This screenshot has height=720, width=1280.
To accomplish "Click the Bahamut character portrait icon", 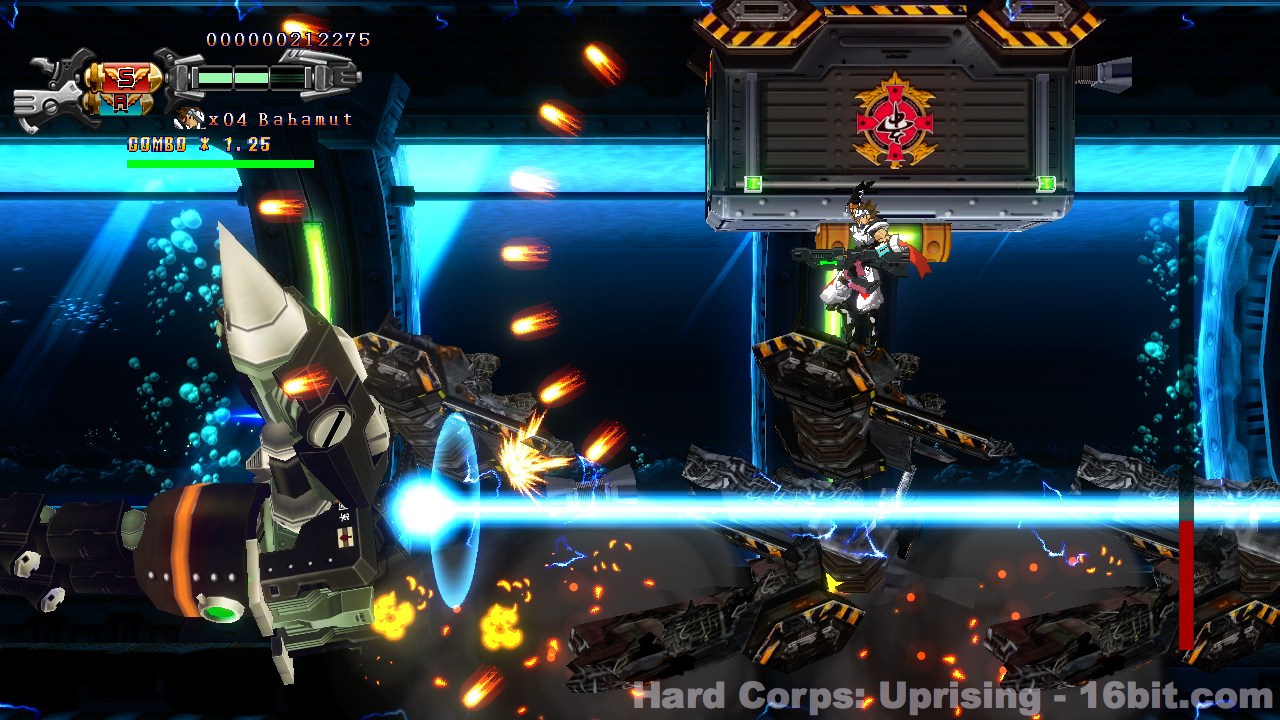I will point(188,119).
